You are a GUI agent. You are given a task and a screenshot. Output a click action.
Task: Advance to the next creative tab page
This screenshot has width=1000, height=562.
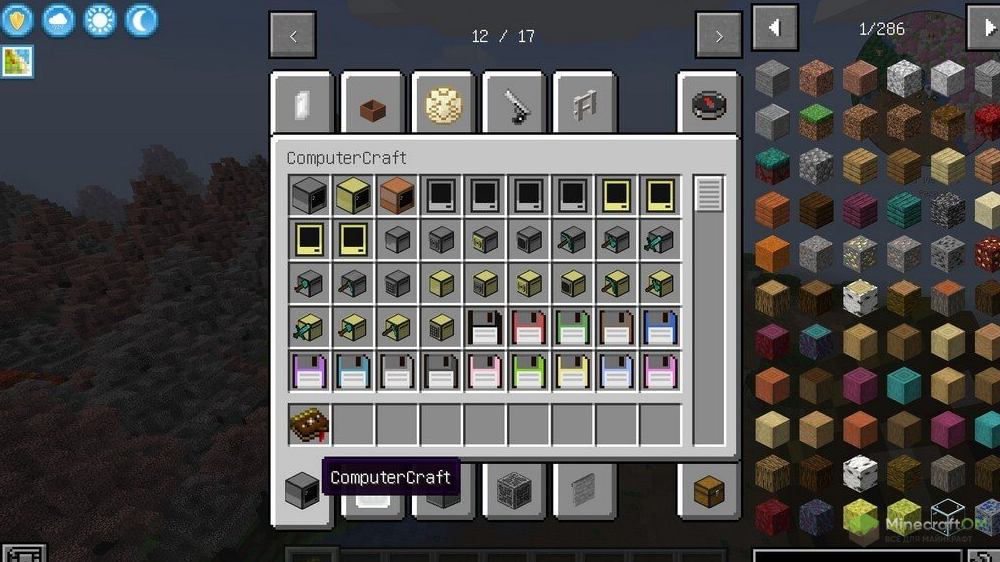click(x=719, y=36)
